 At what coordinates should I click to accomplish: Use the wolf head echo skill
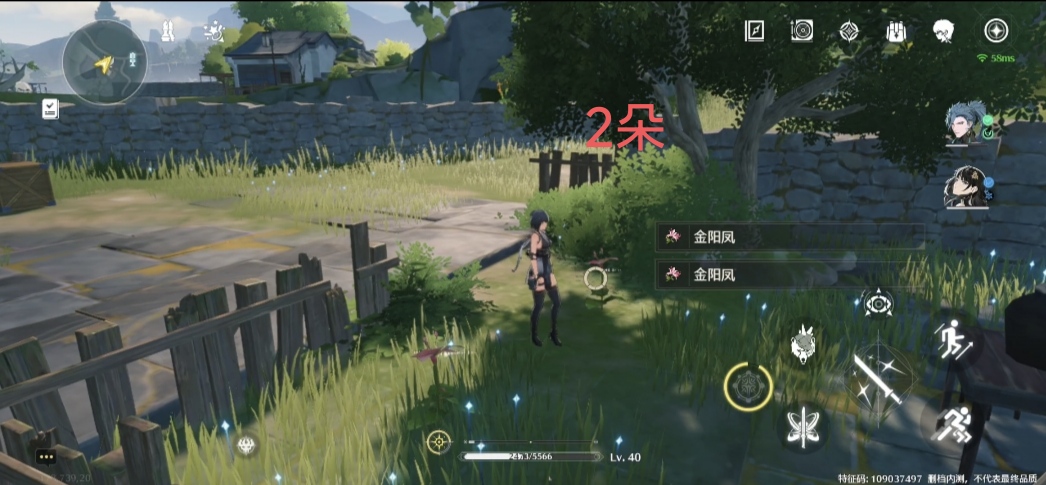(804, 344)
